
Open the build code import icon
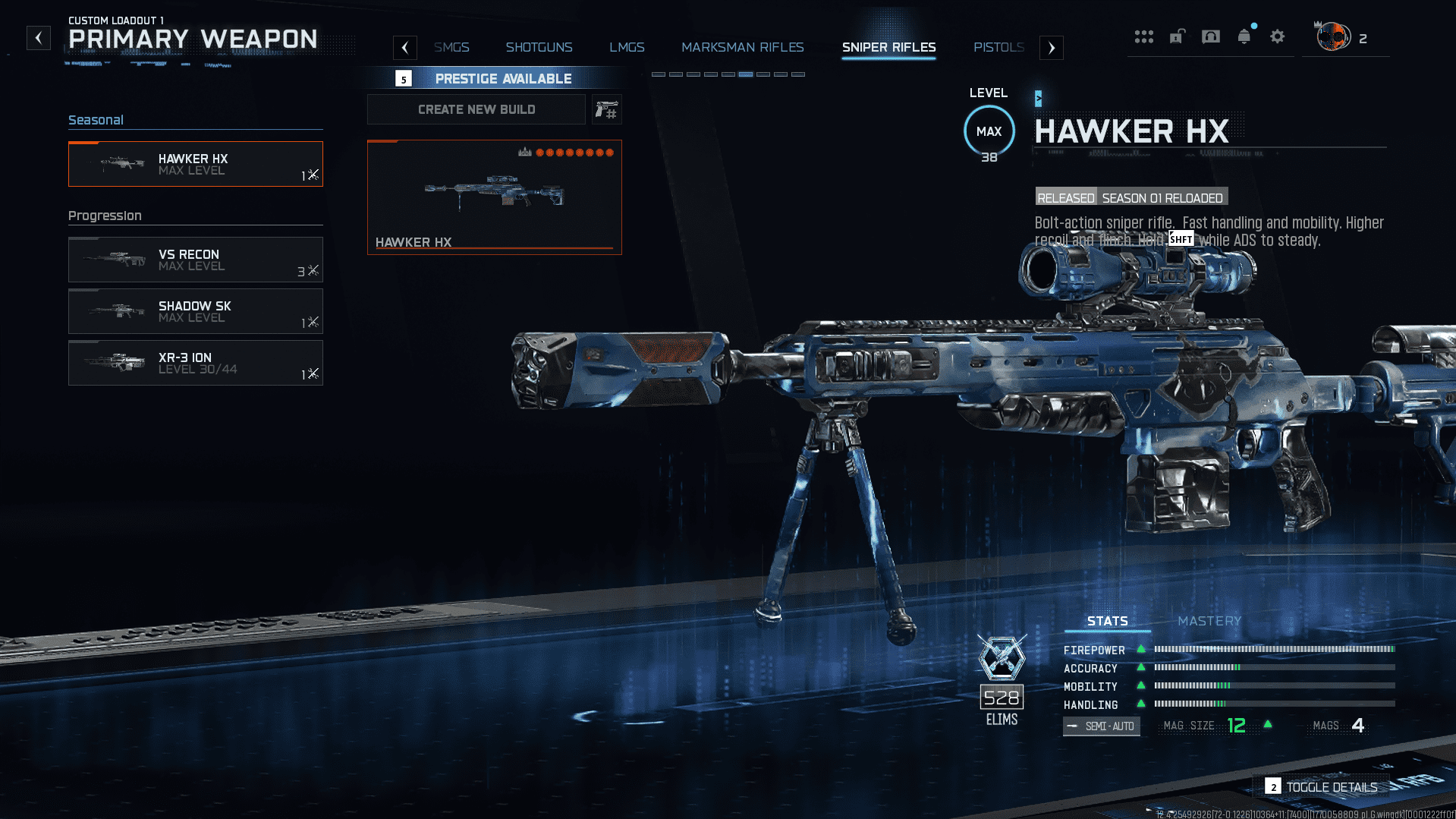tap(606, 110)
